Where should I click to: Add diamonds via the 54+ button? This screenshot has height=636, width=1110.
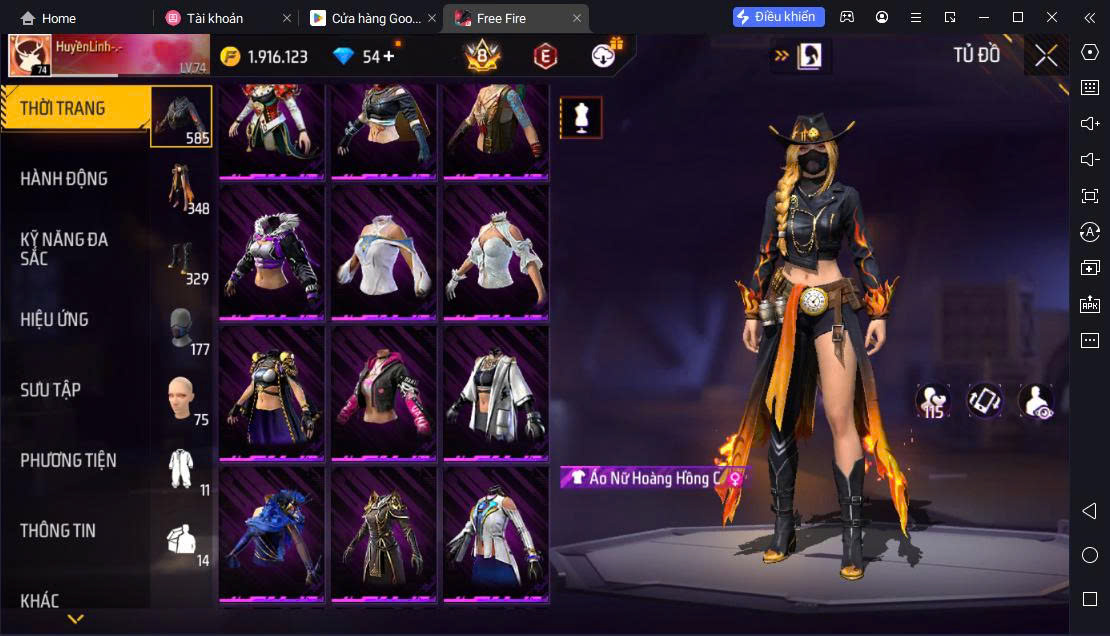366,57
